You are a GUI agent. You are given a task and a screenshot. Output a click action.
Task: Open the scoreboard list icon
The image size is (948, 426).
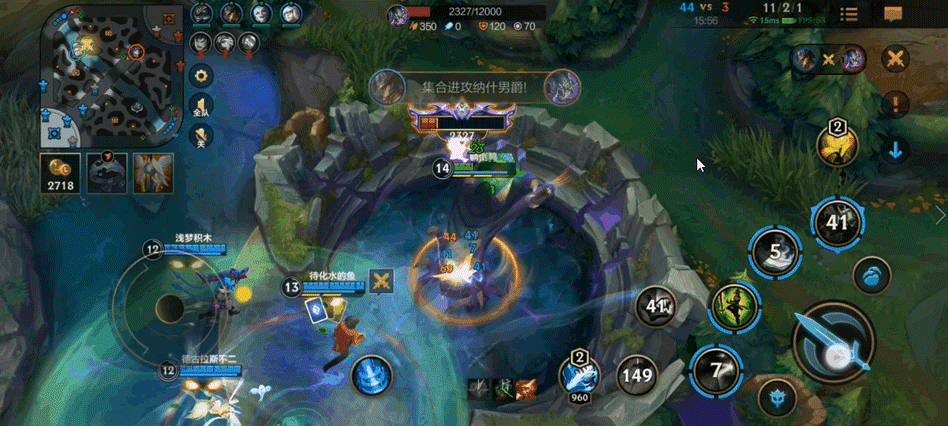coord(849,14)
